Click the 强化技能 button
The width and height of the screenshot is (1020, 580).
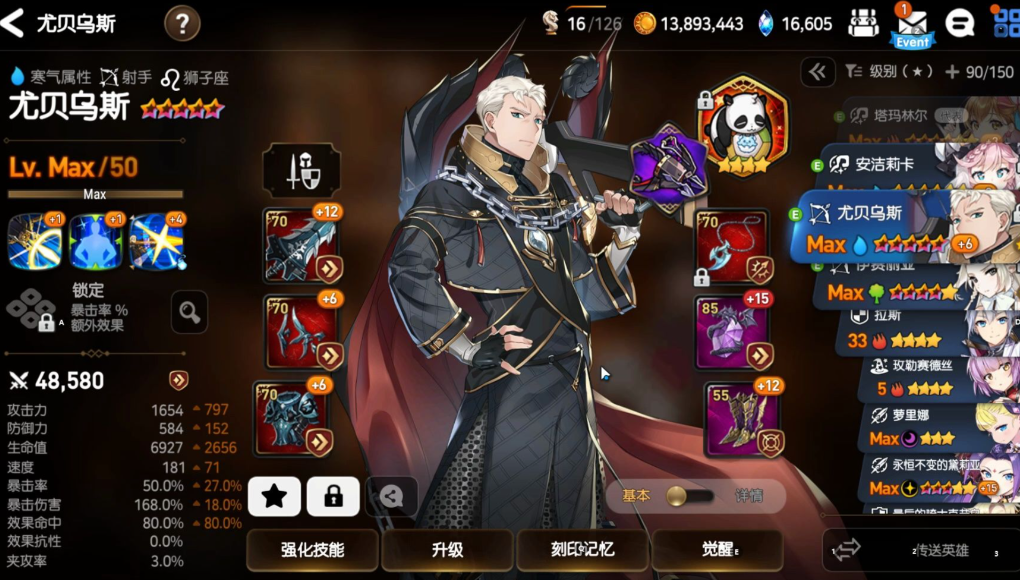click(312, 550)
